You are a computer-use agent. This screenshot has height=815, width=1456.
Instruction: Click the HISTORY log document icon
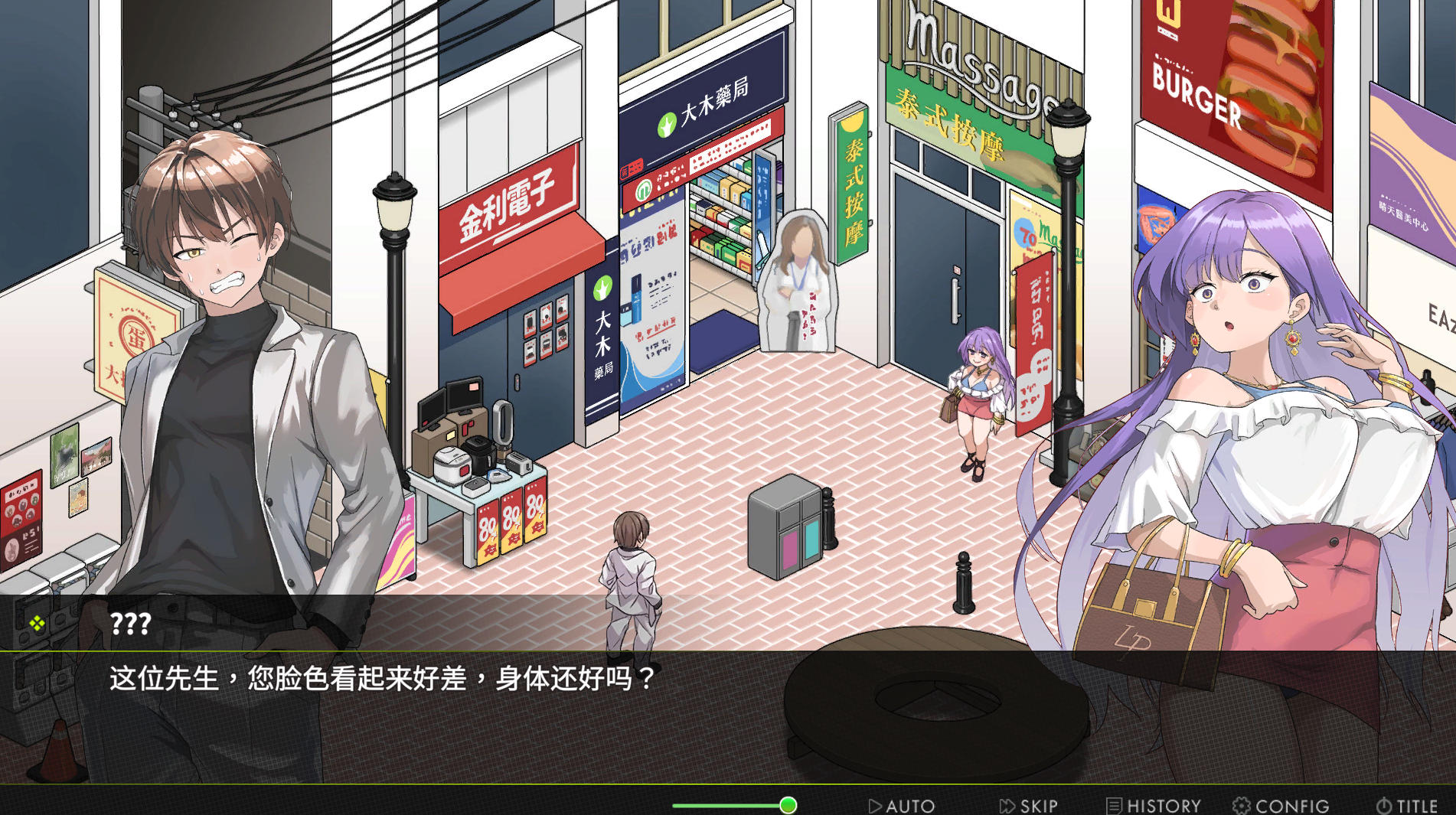1115,805
